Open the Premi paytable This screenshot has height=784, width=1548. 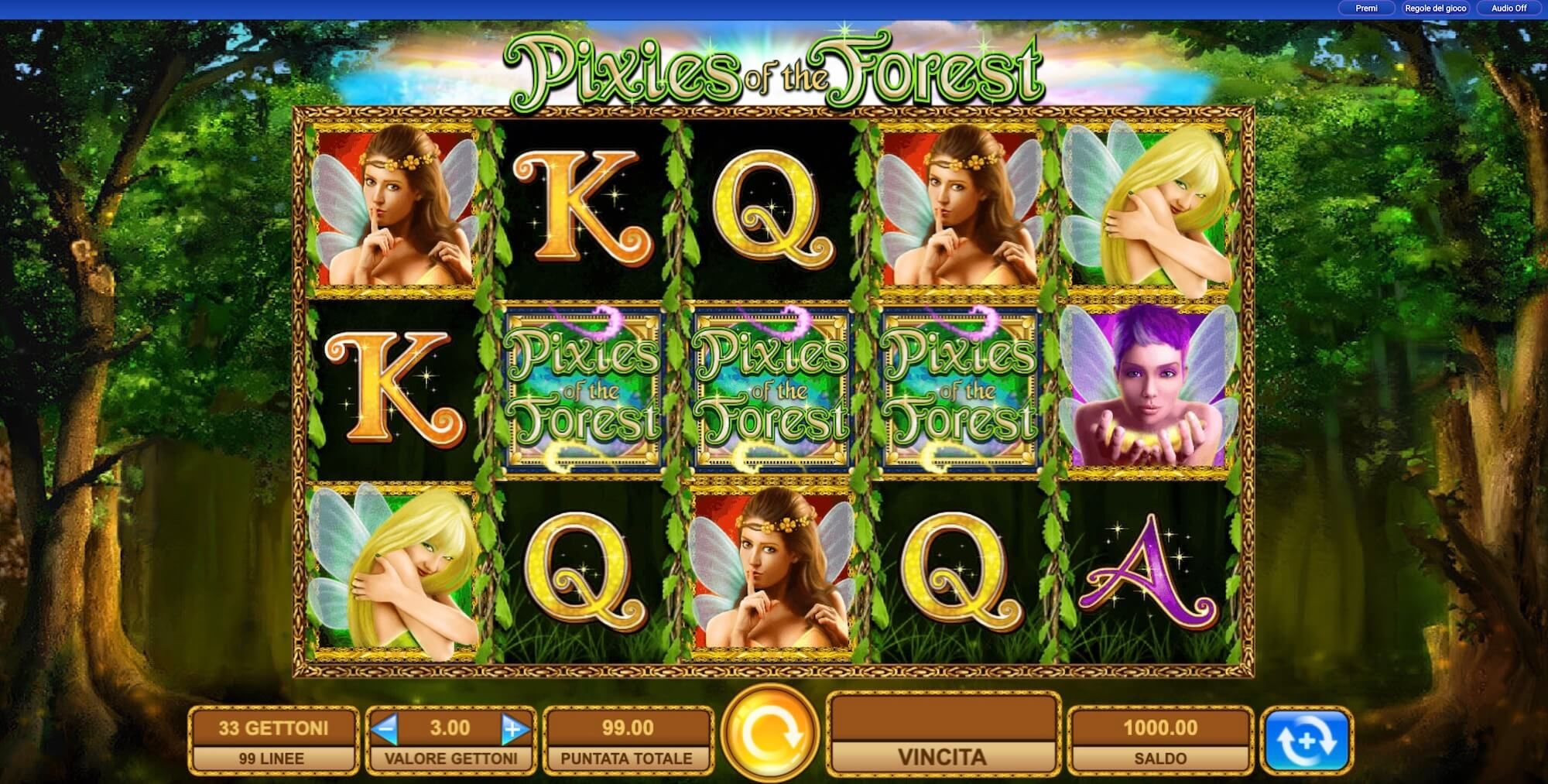tap(1367, 8)
